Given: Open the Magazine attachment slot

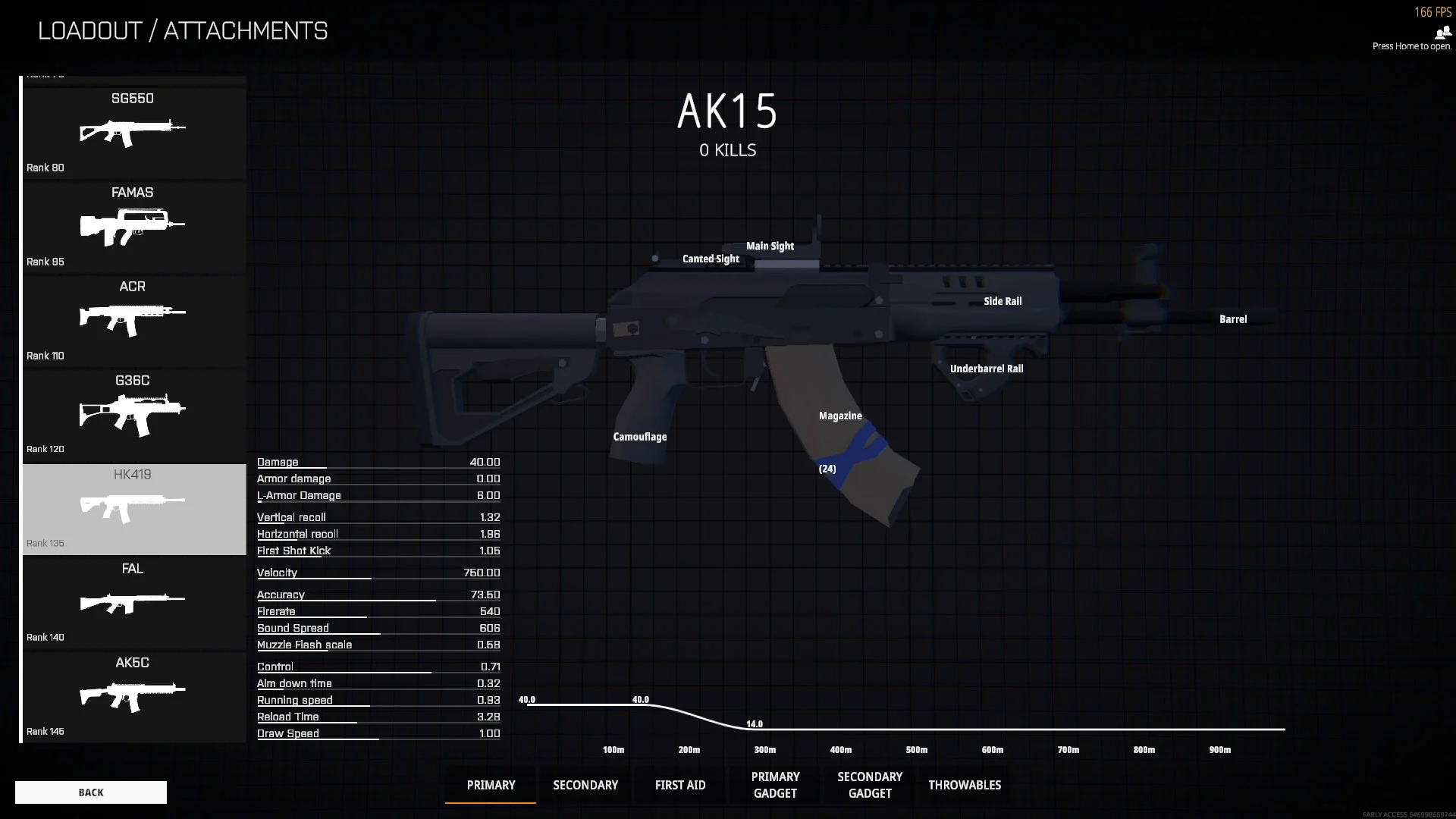Looking at the screenshot, I should click(x=839, y=416).
